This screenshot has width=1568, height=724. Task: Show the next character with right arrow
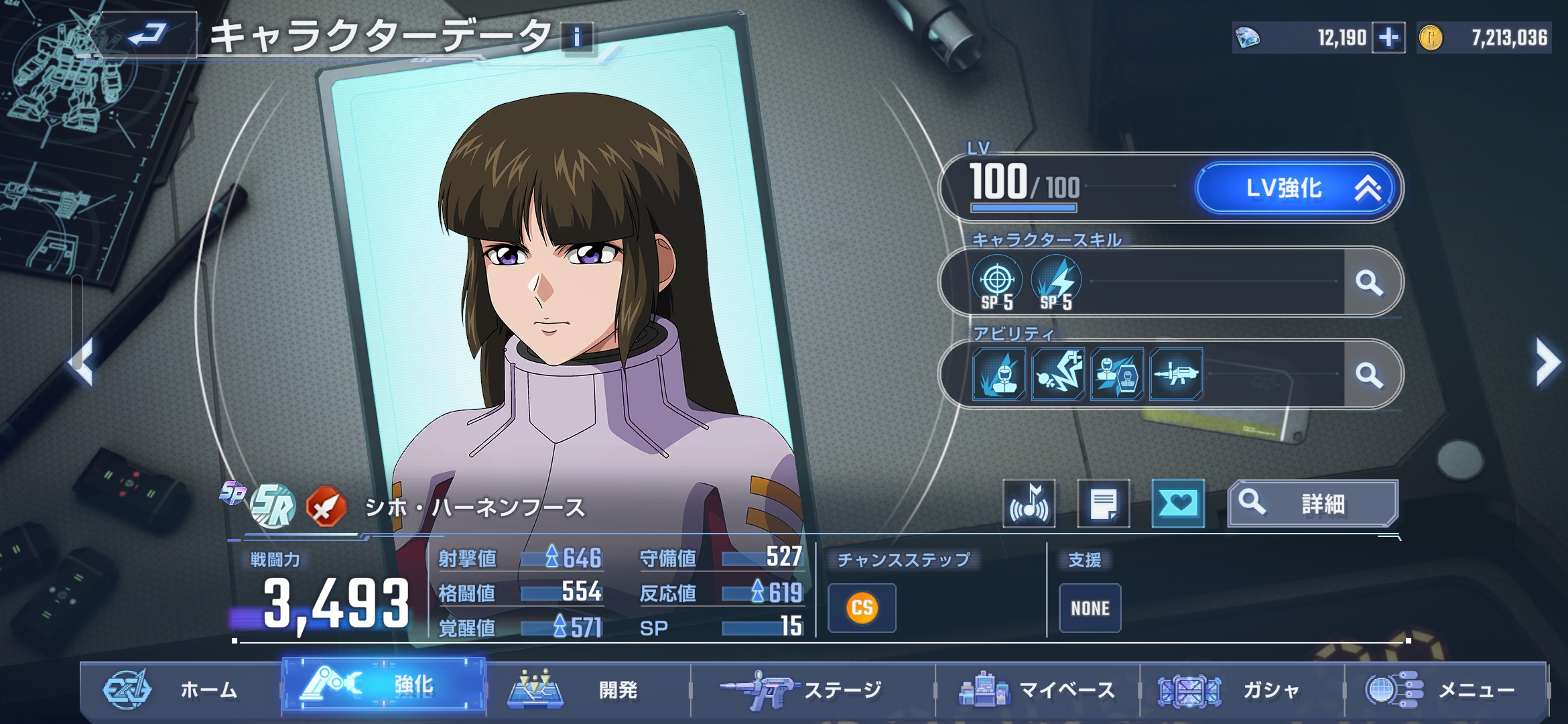point(1547,363)
